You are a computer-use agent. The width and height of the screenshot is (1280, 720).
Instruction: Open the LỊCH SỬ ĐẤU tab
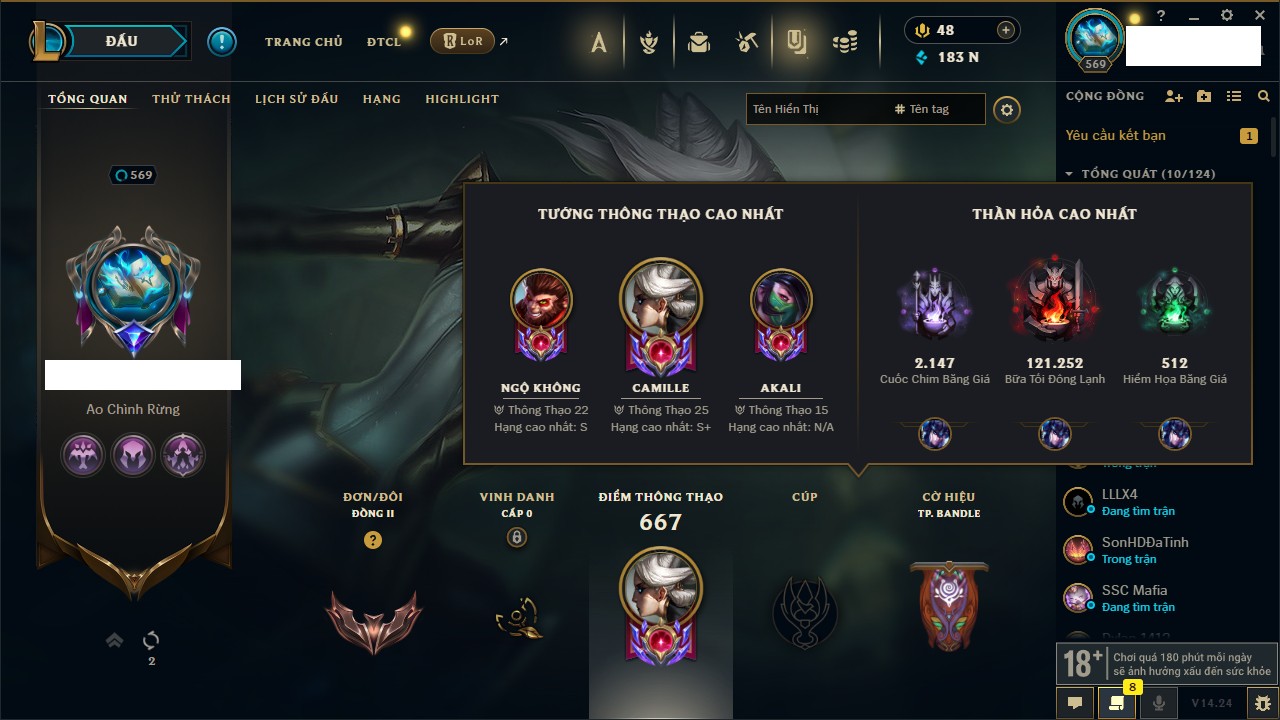pos(296,99)
